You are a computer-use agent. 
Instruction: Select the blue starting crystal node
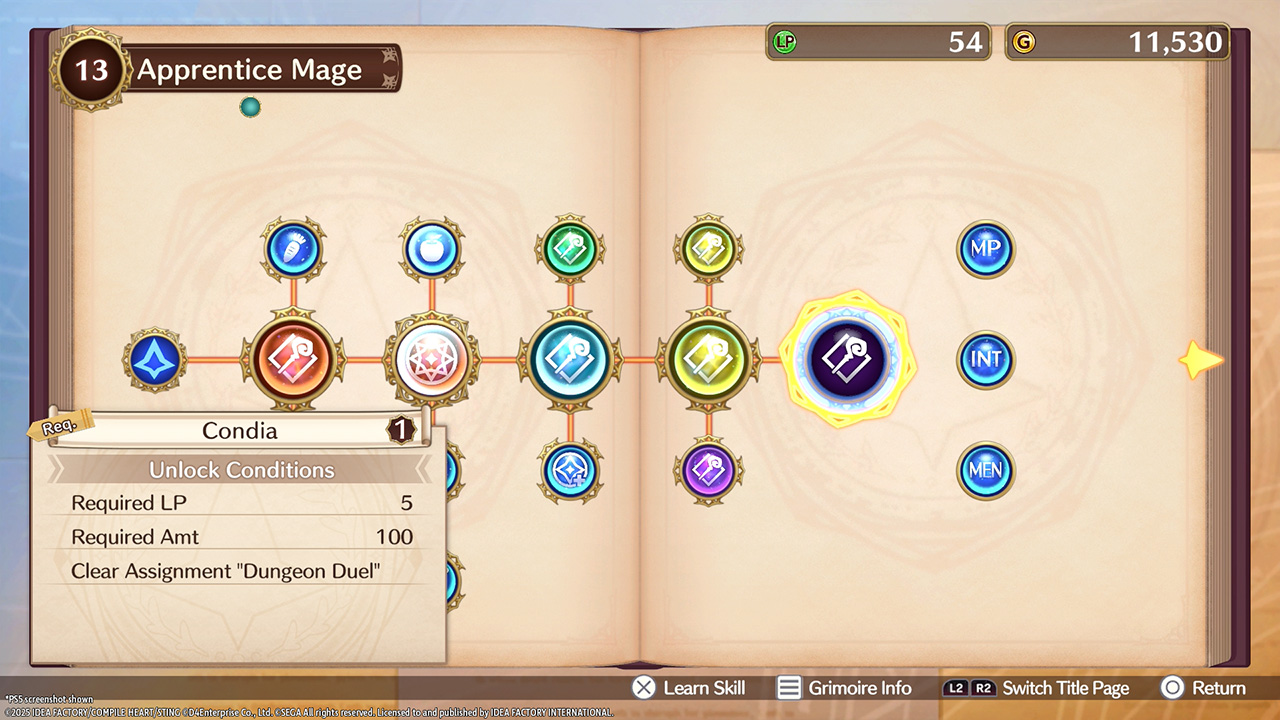coord(155,360)
